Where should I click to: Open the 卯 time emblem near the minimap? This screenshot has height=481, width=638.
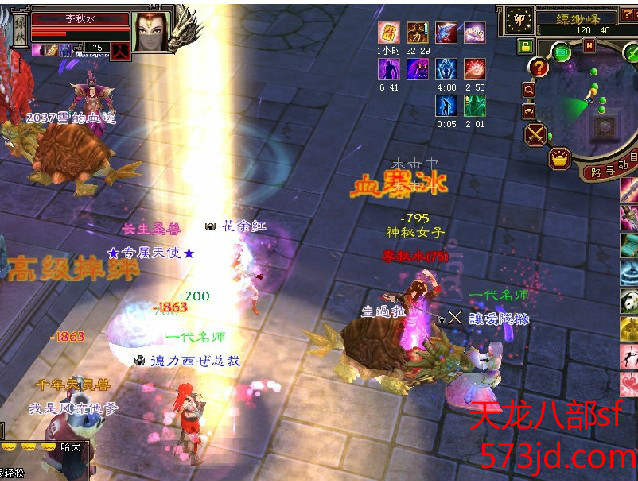tap(518, 18)
